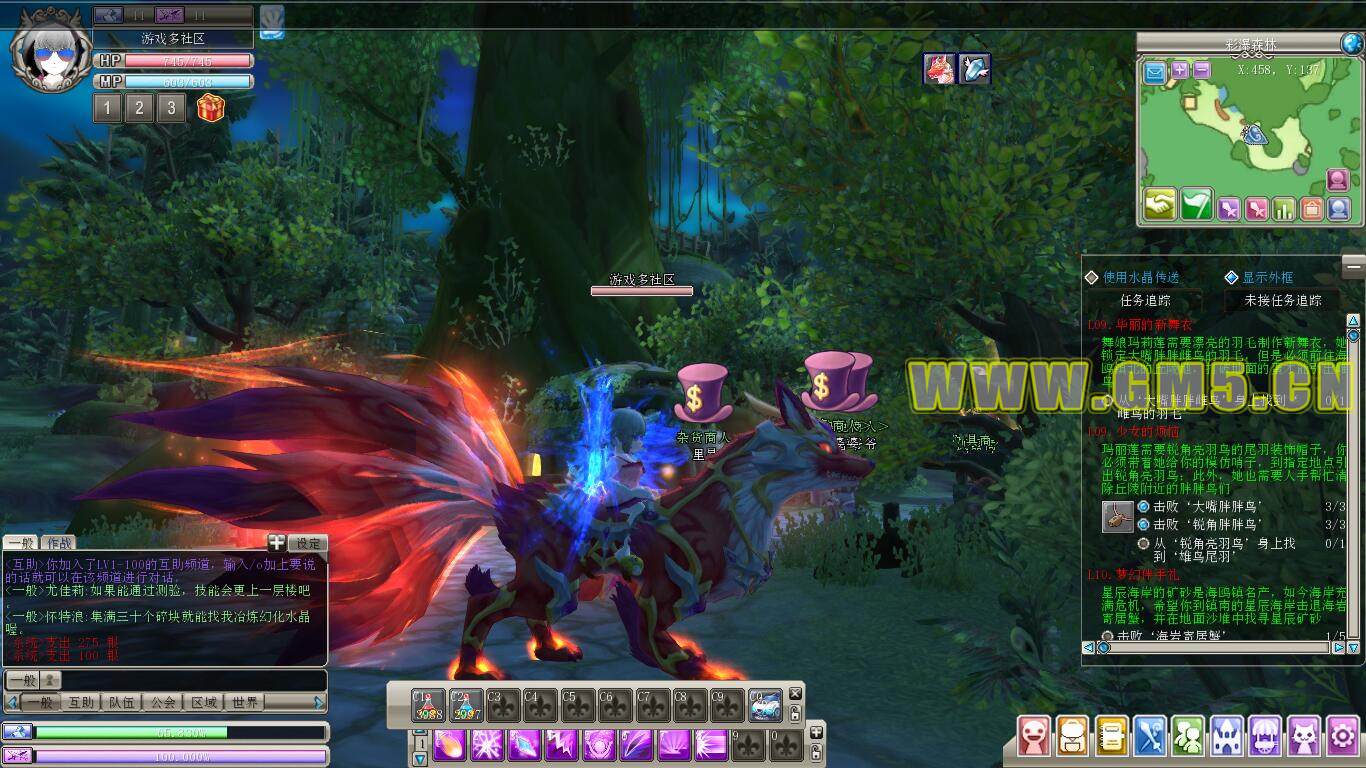The height and width of the screenshot is (768, 1366).
Task: Minimize the quest tracker panel
Action: 1353,264
